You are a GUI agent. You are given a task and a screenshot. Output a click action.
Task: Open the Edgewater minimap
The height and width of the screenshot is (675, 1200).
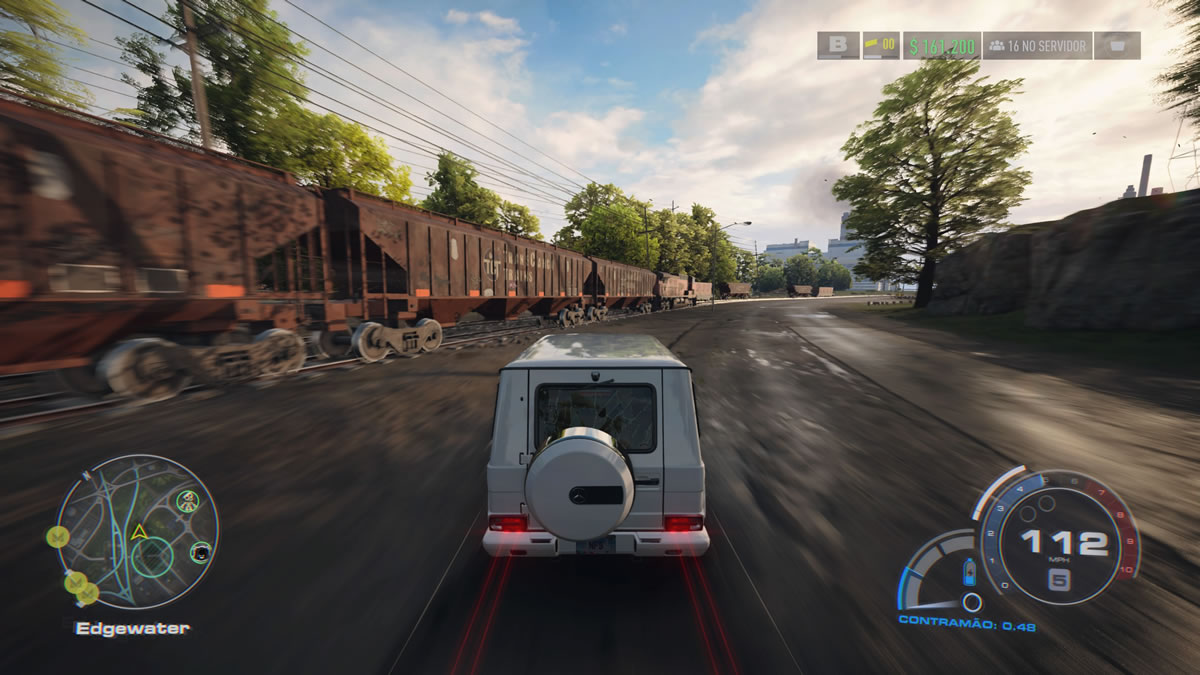pyautogui.click(x=137, y=532)
